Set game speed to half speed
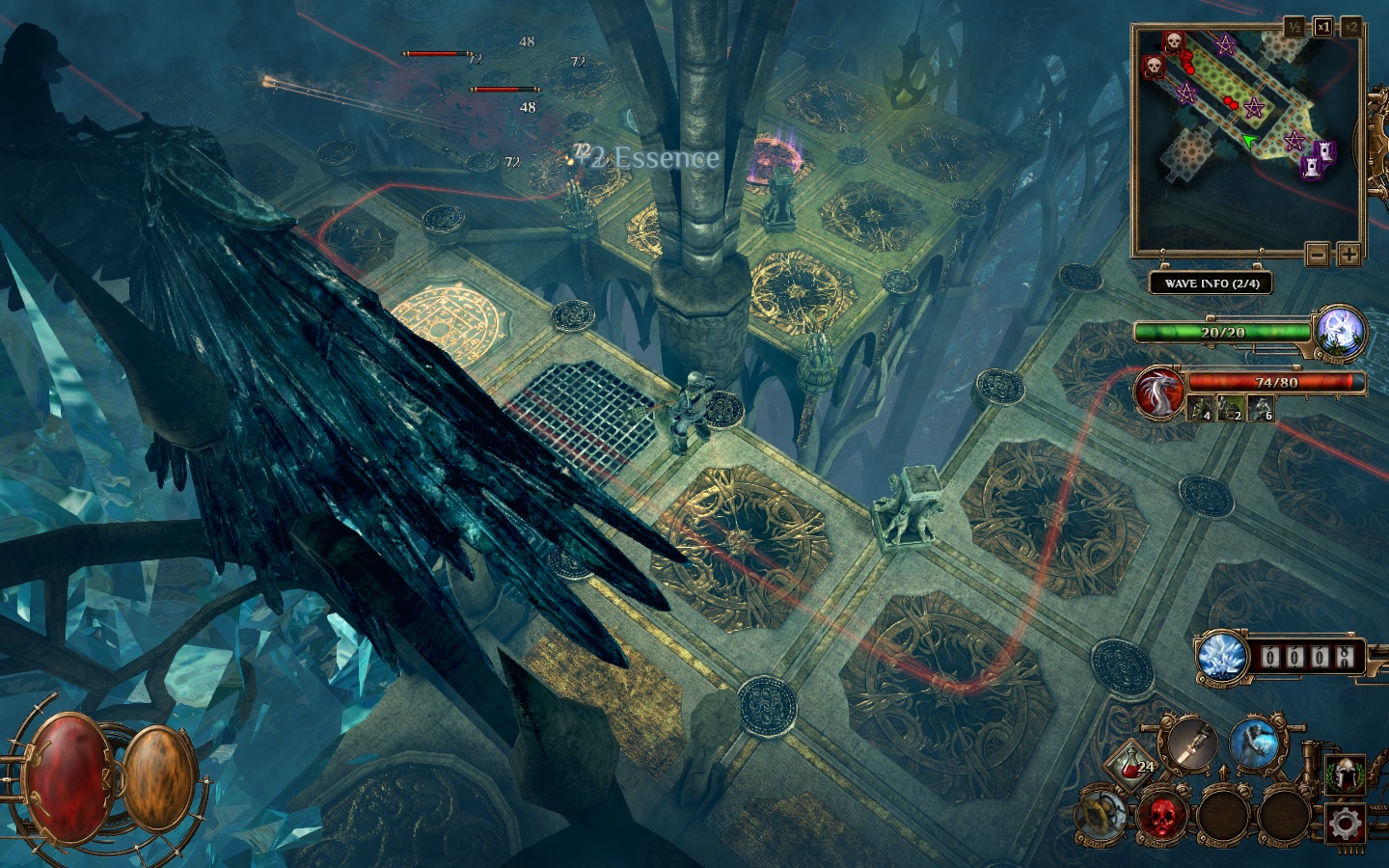The width and height of the screenshot is (1389, 868). pos(1294,27)
